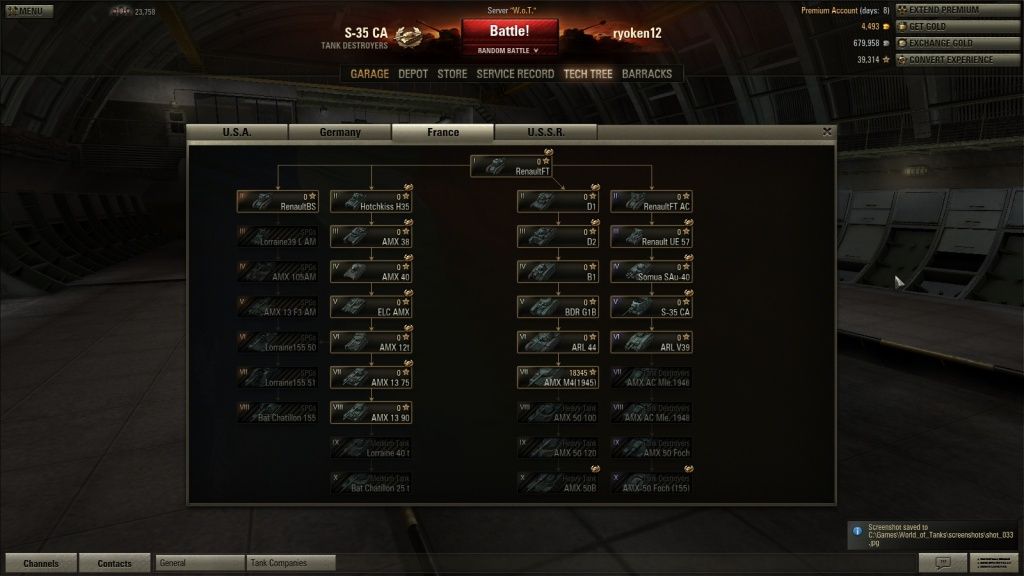Start a battle with the Battle! button
Screen dimensions: 1024x576
[510, 31]
